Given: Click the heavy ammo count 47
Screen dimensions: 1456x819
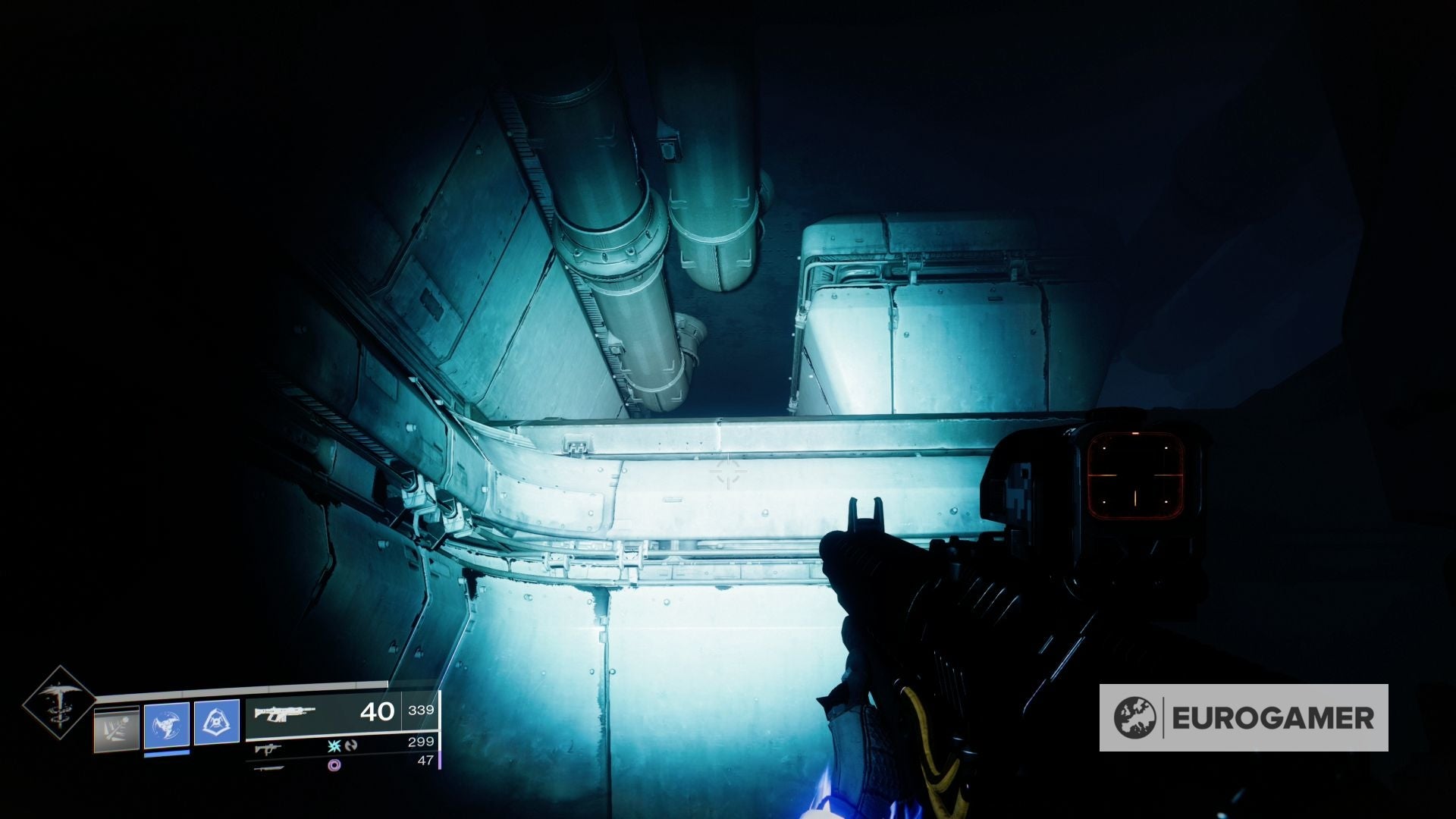Looking at the screenshot, I should (426, 761).
